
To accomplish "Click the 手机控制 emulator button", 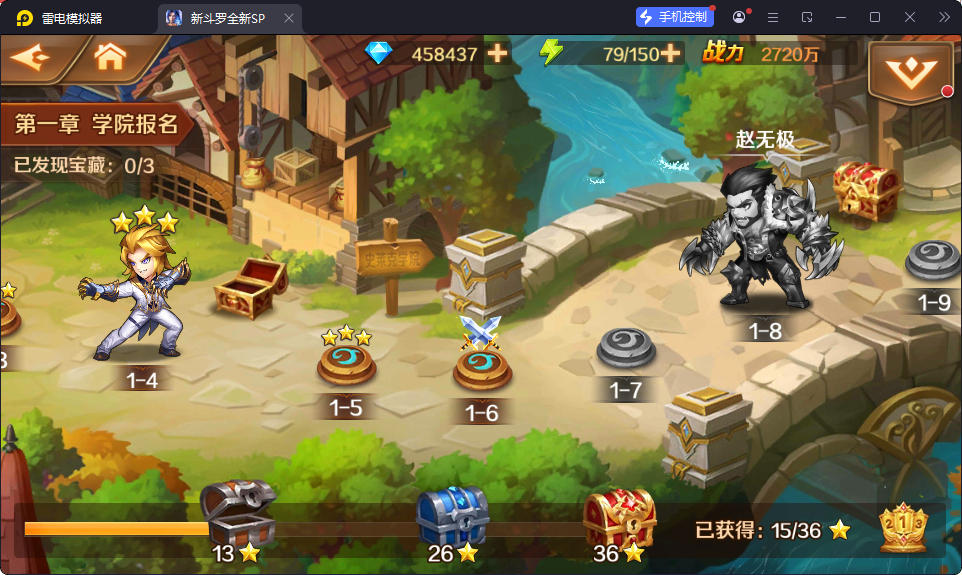I will click(x=675, y=17).
